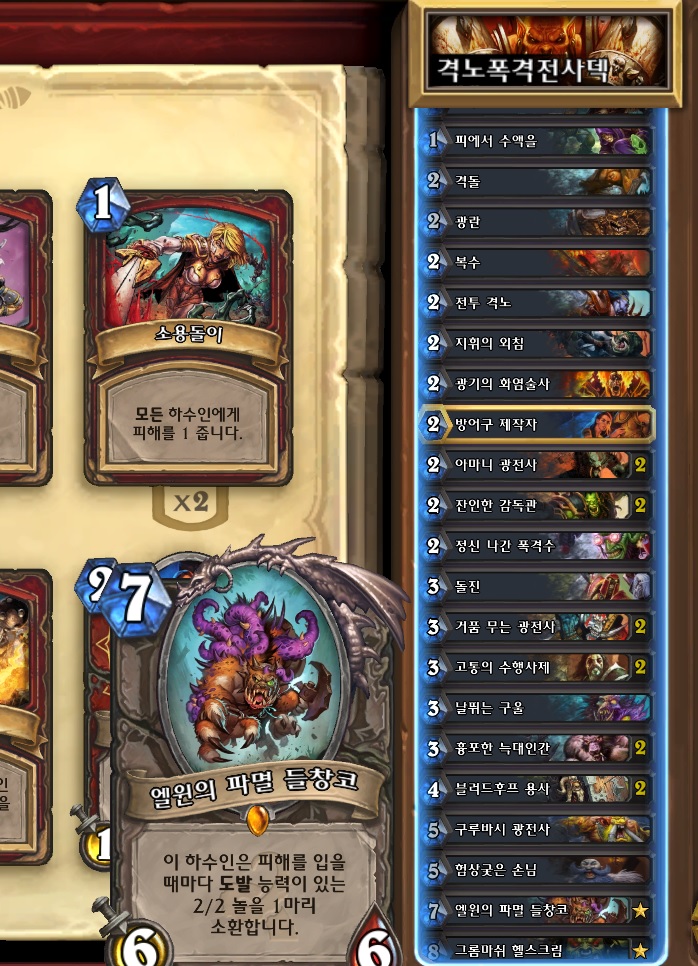Select the 소용돌이 card in the collection

(x=189, y=335)
